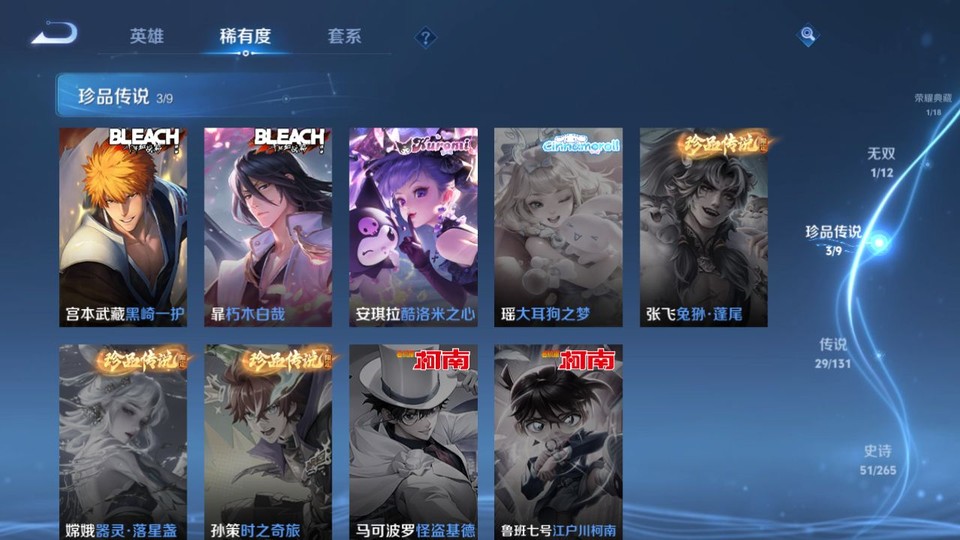View the 鲁班七号 江户川柯南 skin card
960x540 pixels.
click(558, 442)
